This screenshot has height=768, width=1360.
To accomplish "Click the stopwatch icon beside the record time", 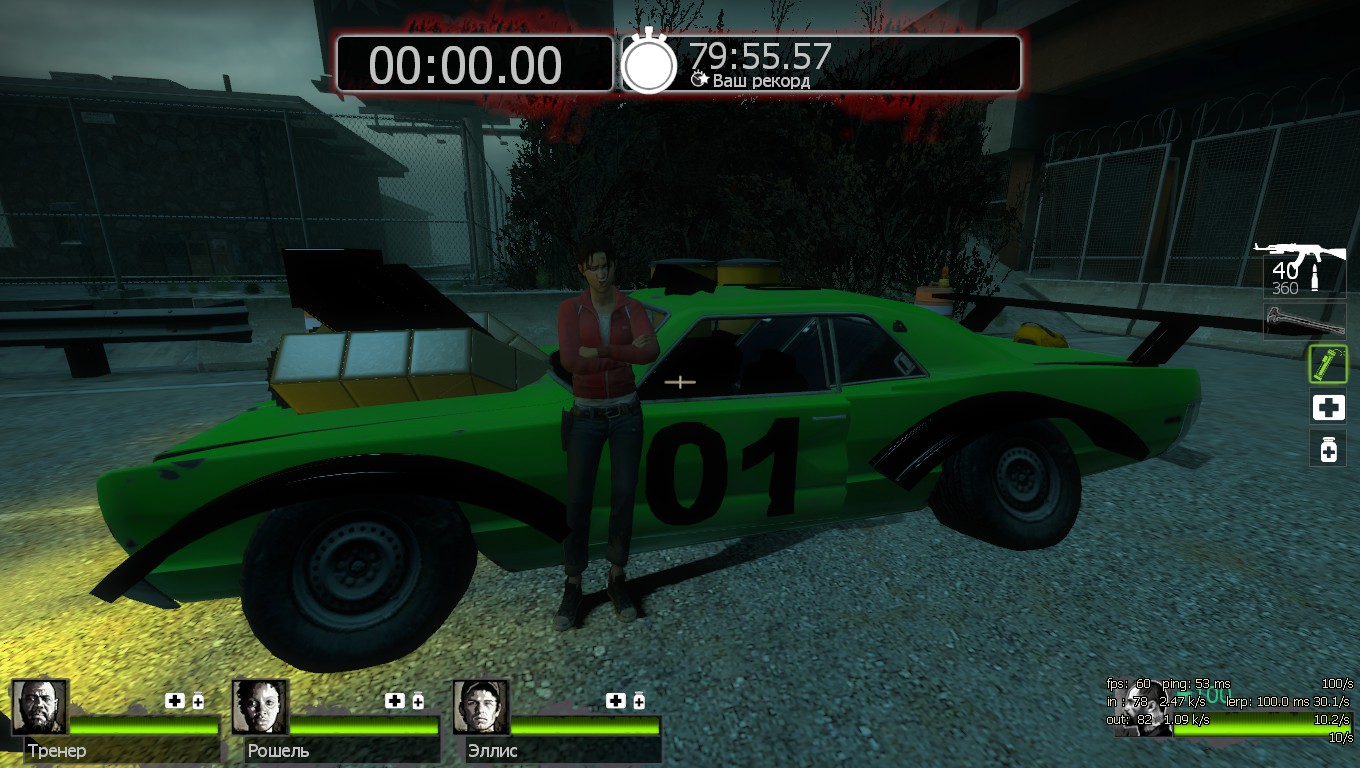I will [649, 64].
